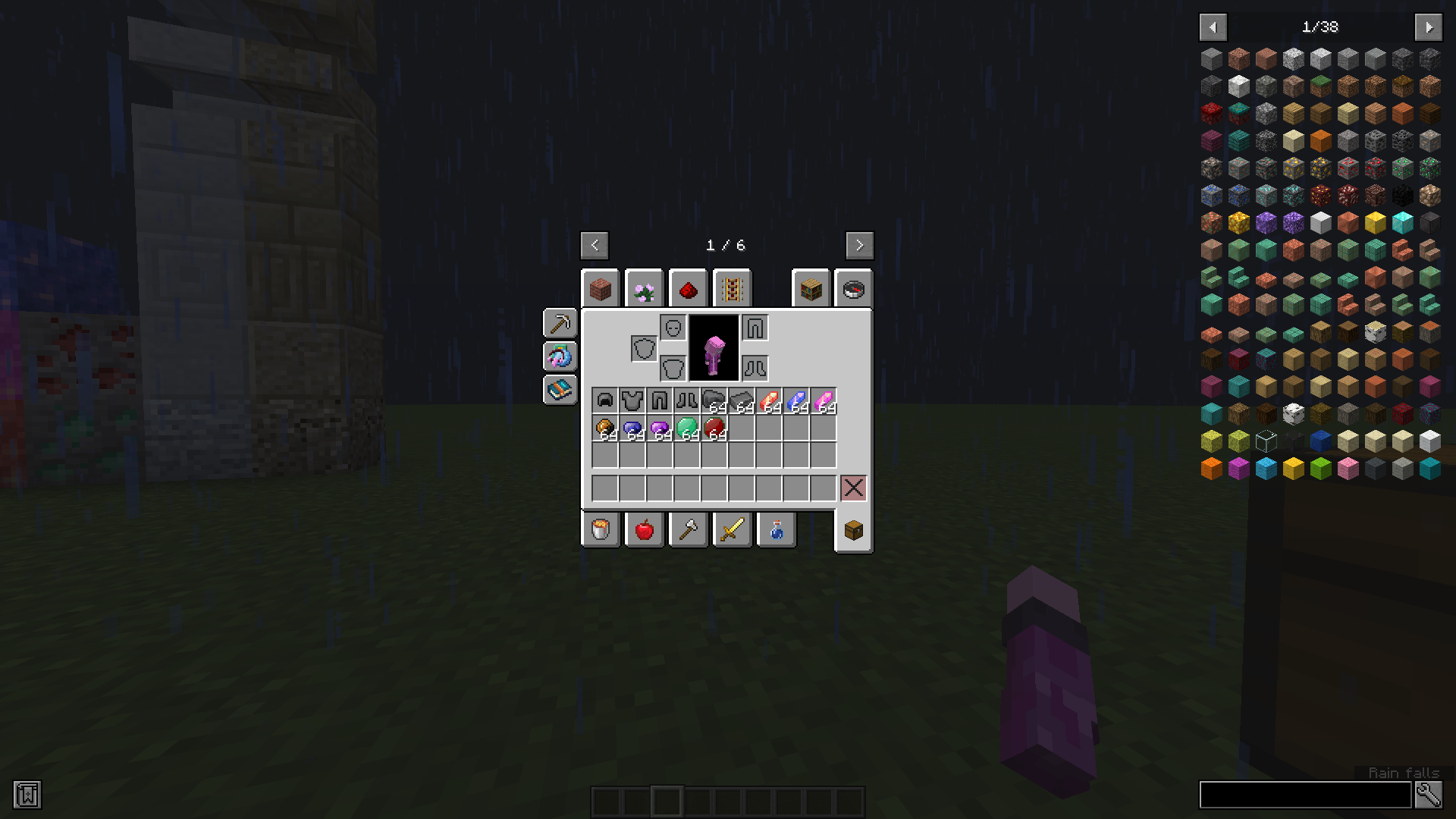
Task: Open the potion brewing tab icon
Action: (776, 529)
